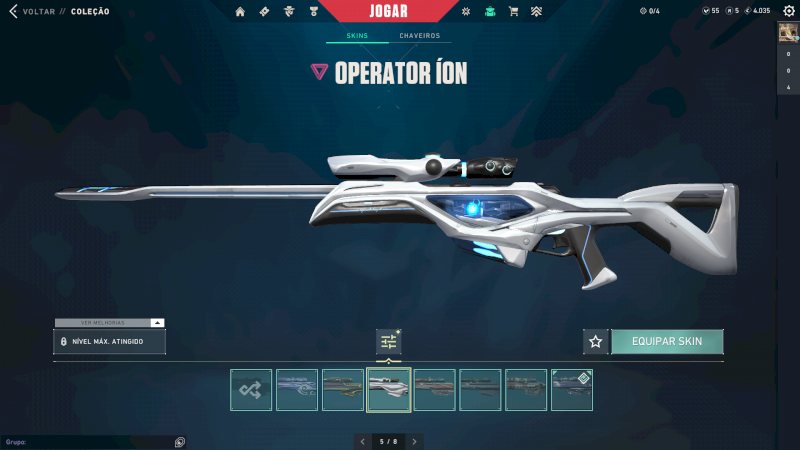800x450 pixels.
Task: Select the random shuffle skin tile
Action: tap(251, 390)
